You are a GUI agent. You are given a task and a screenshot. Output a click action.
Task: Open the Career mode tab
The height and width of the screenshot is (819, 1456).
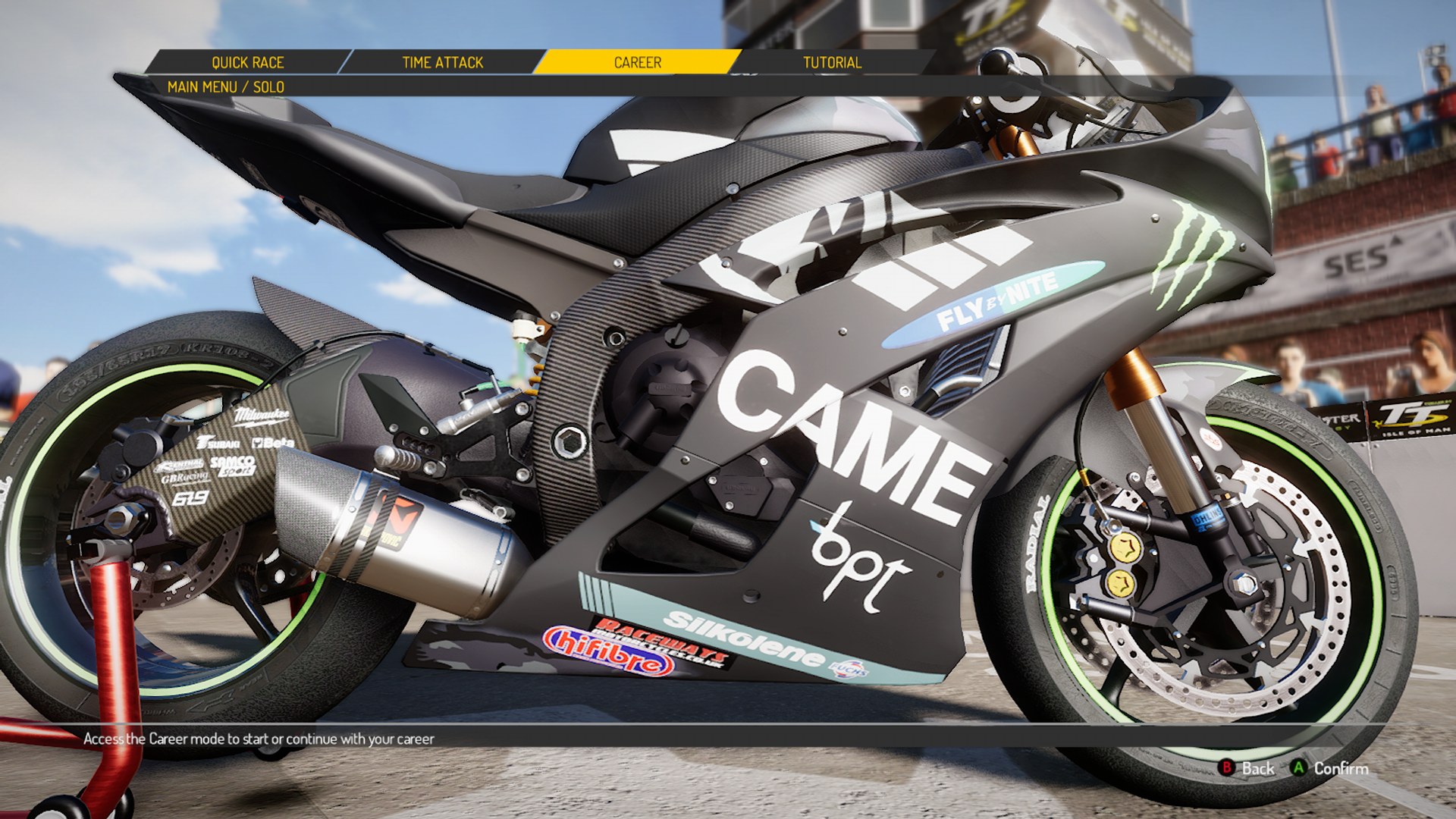coord(637,62)
